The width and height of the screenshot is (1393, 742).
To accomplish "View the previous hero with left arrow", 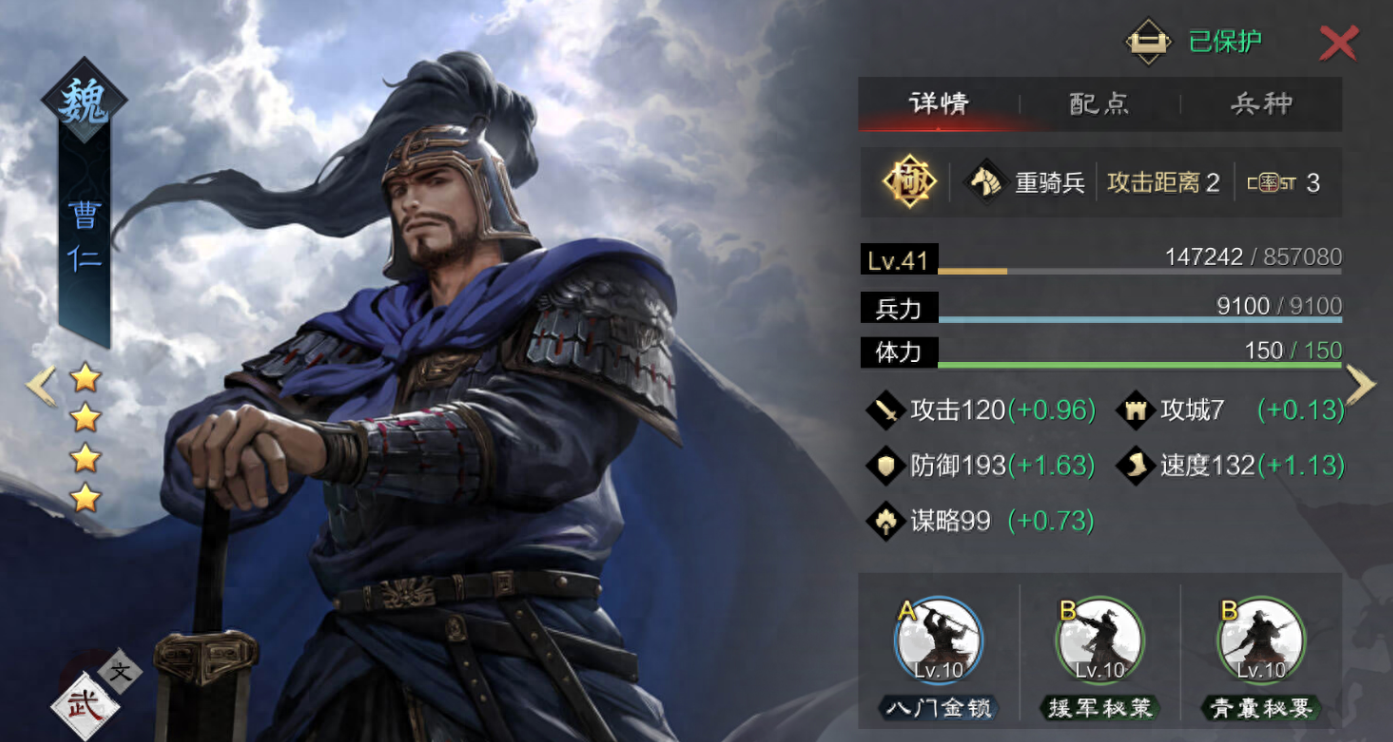I will point(40,386).
